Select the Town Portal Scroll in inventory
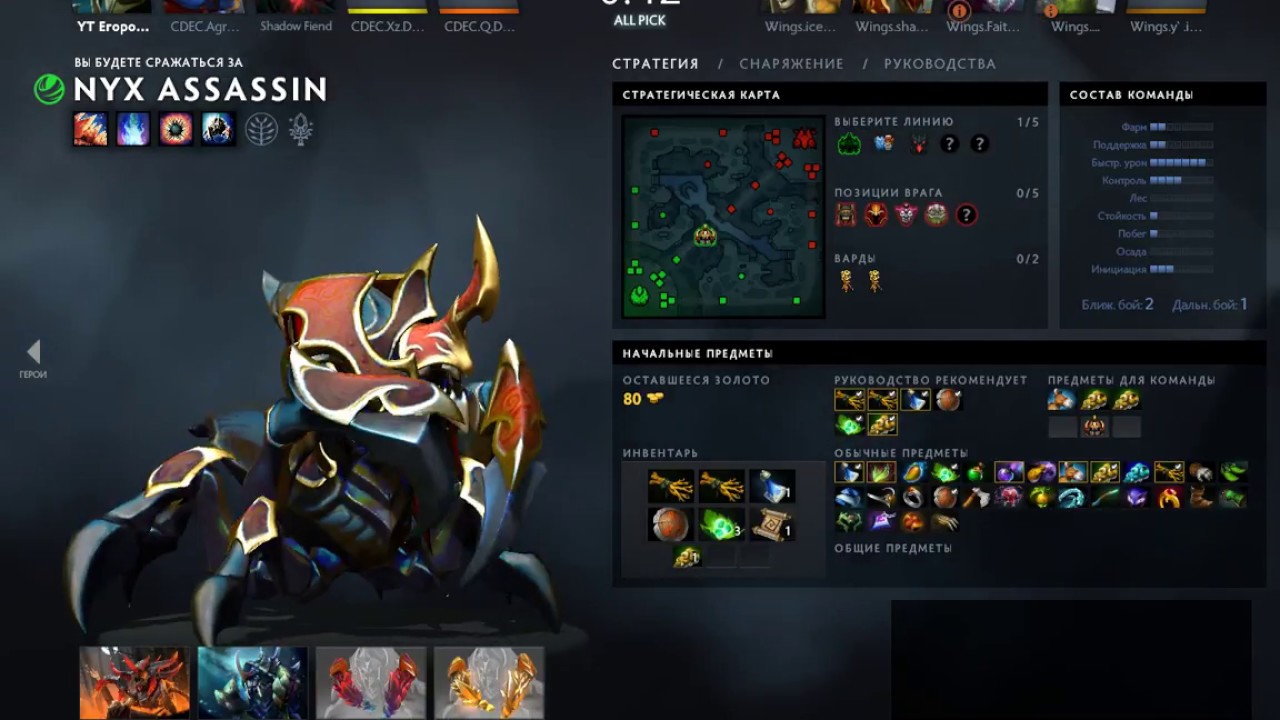 coord(772,525)
